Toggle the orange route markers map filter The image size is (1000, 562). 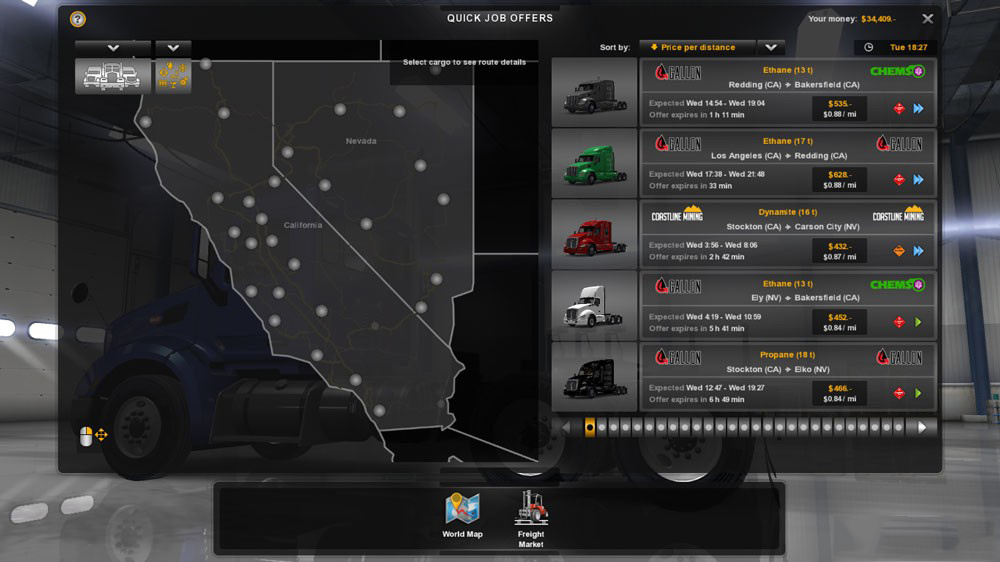pyautogui.click(x=173, y=77)
